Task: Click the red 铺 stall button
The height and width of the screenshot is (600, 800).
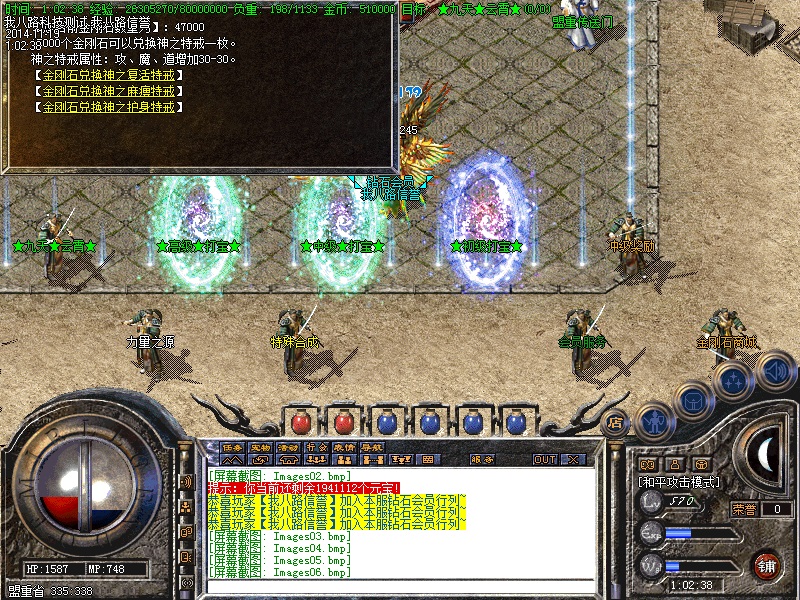Action: (x=766, y=564)
